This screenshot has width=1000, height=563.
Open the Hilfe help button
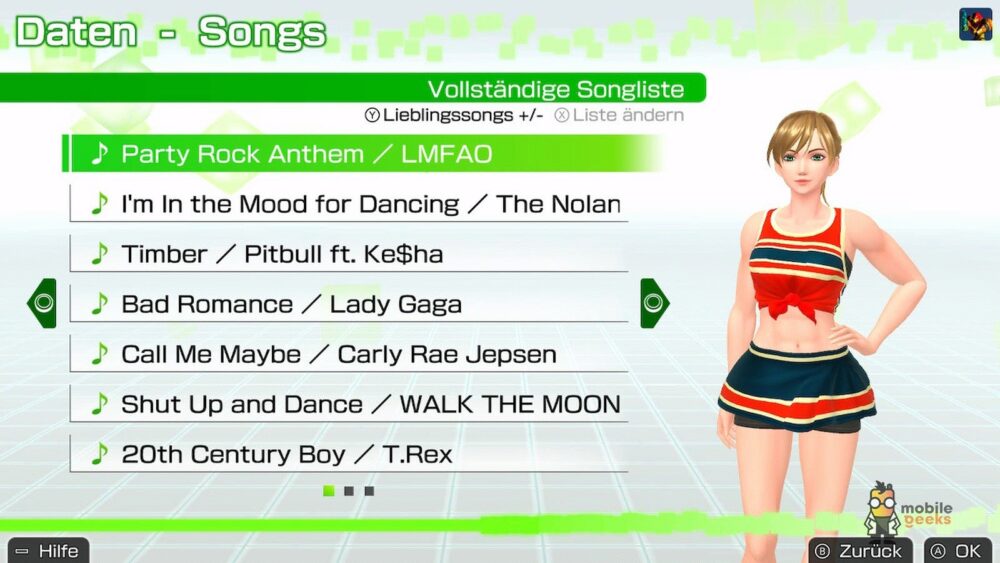pos(49,550)
